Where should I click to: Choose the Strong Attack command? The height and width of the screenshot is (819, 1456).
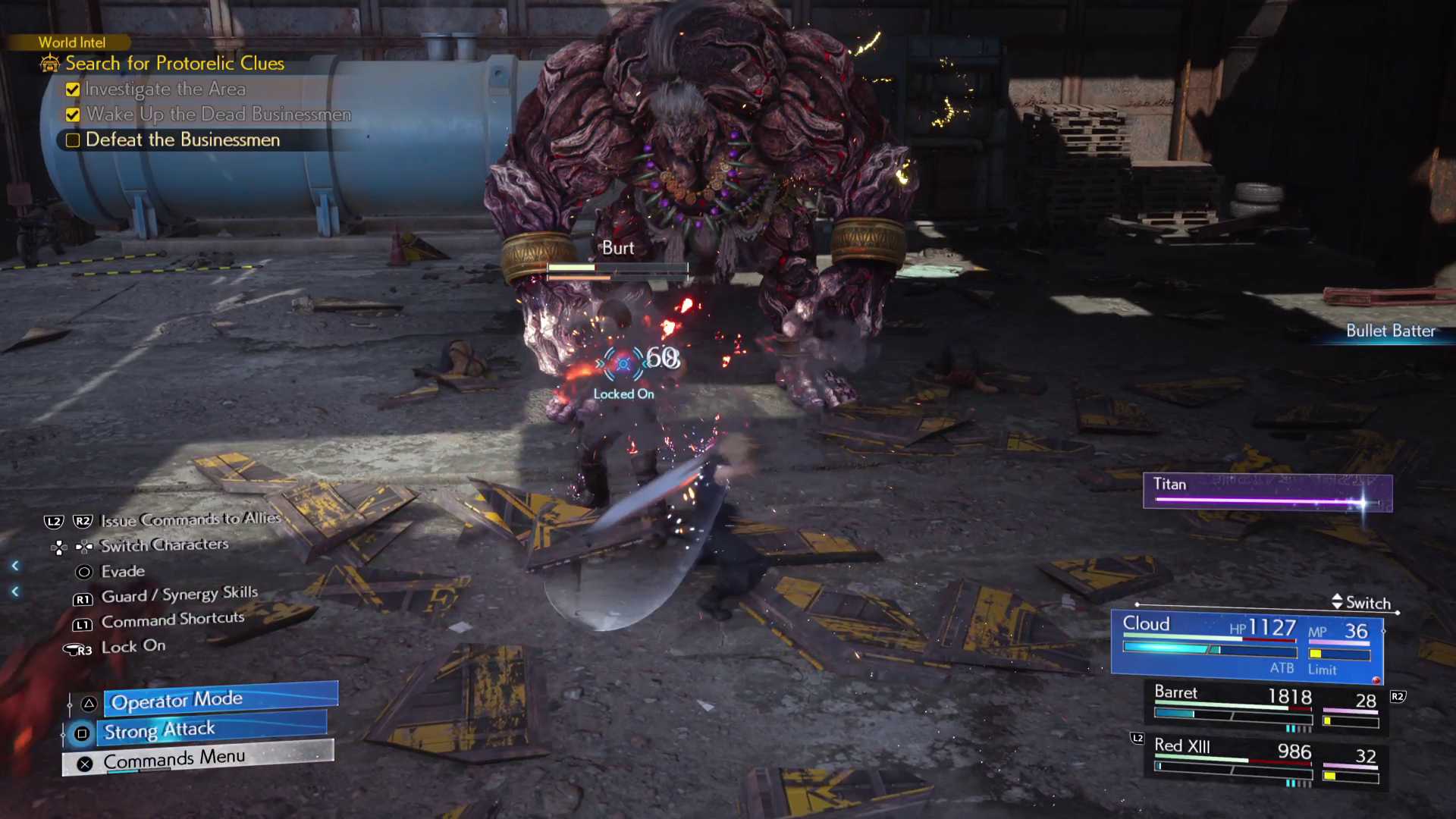pyautogui.click(x=214, y=730)
